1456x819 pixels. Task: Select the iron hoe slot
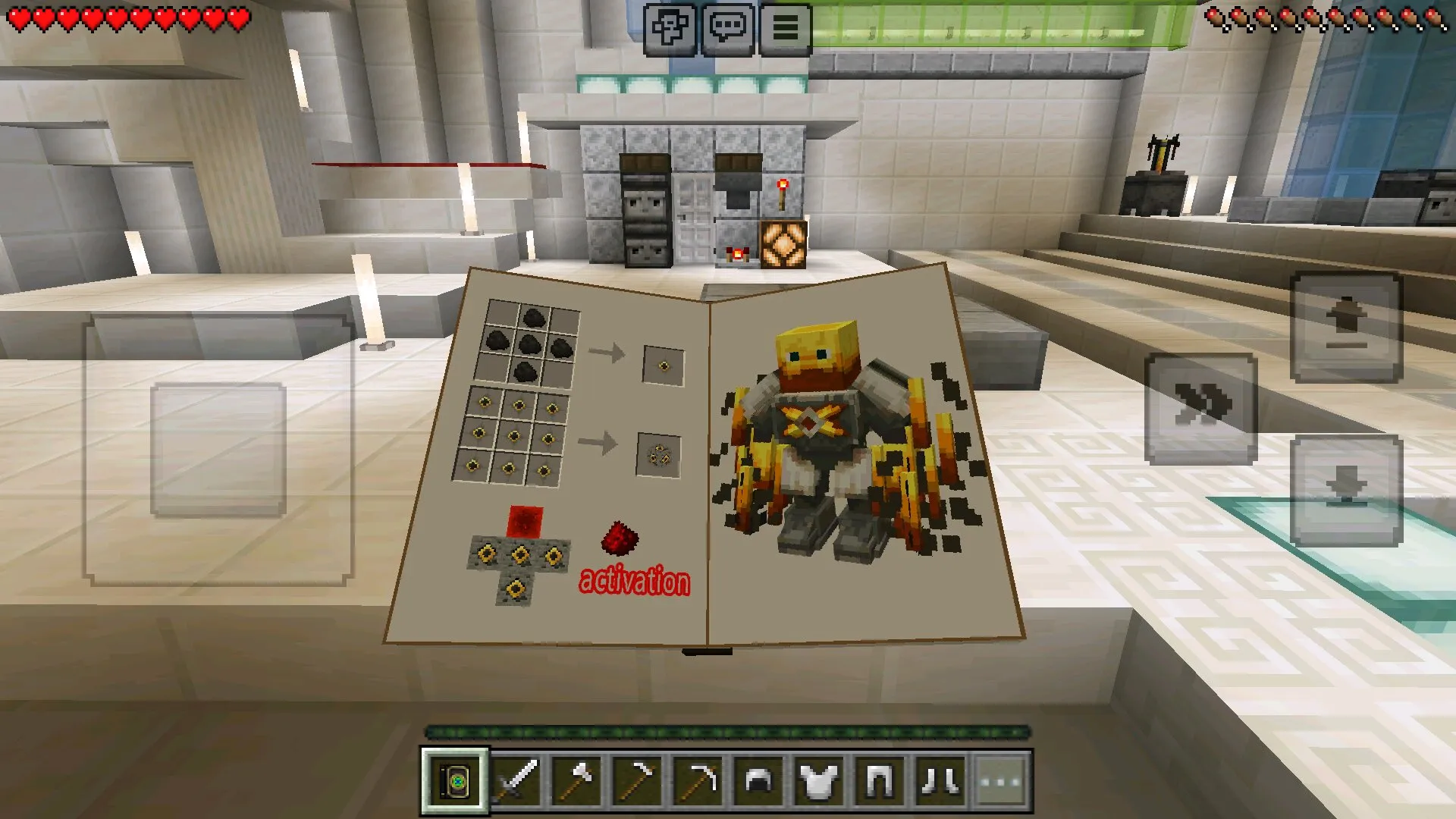pyautogui.click(x=639, y=780)
